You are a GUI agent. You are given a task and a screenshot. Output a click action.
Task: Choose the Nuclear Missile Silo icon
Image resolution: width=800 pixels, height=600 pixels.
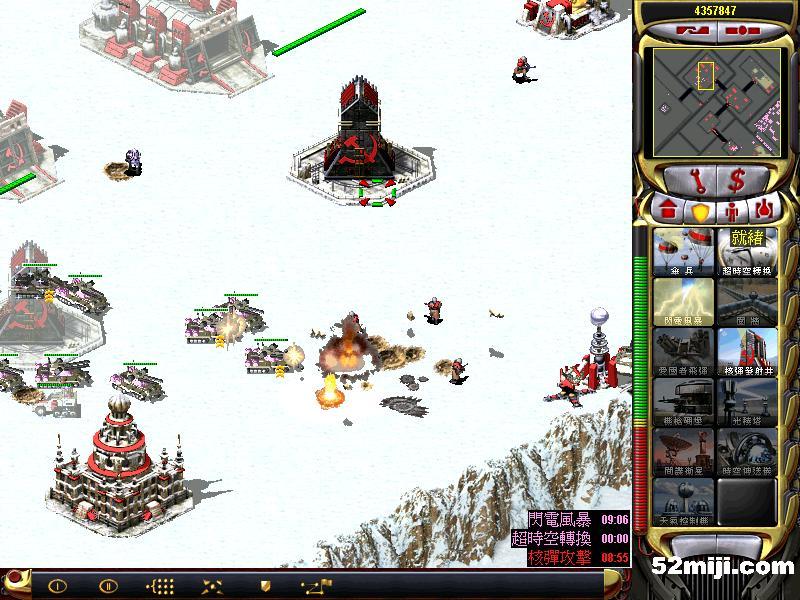(x=746, y=352)
